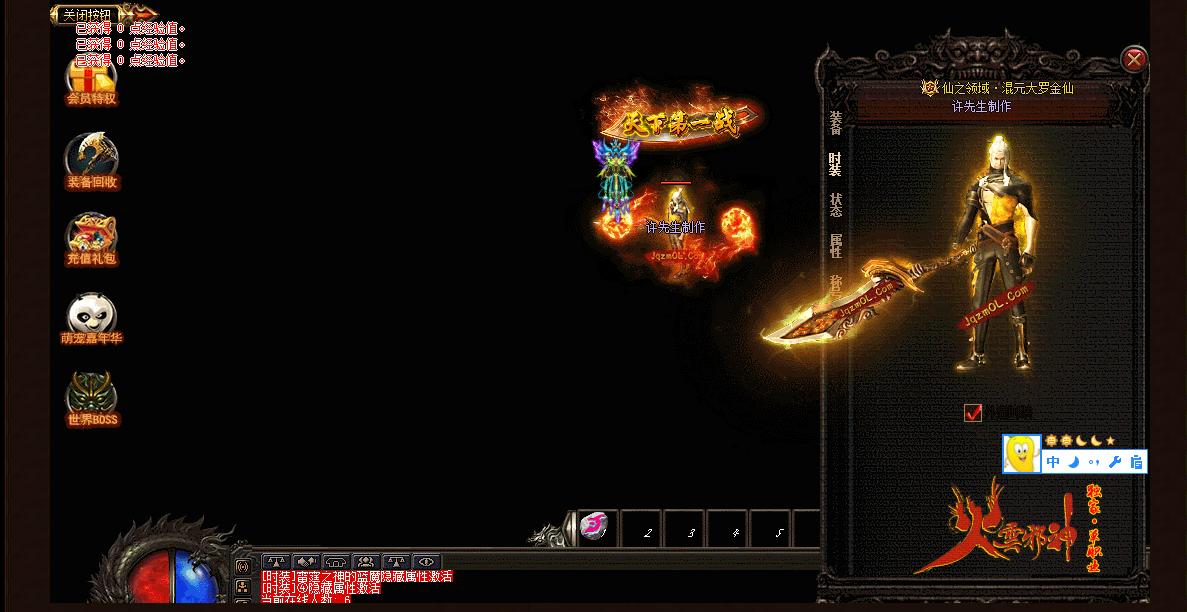Open the 萌宠嘉年华 panda pet carnival

pos(92,318)
